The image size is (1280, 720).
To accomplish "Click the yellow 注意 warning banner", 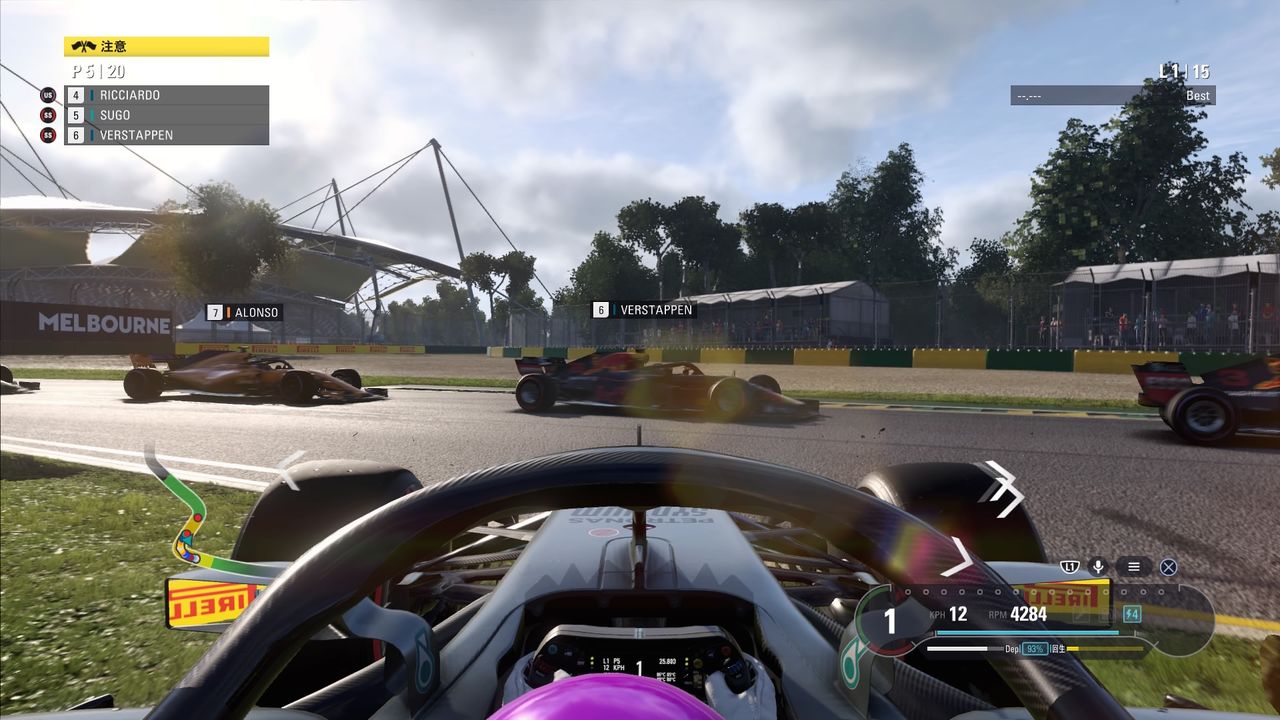I will pyautogui.click(x=165, y=45).
